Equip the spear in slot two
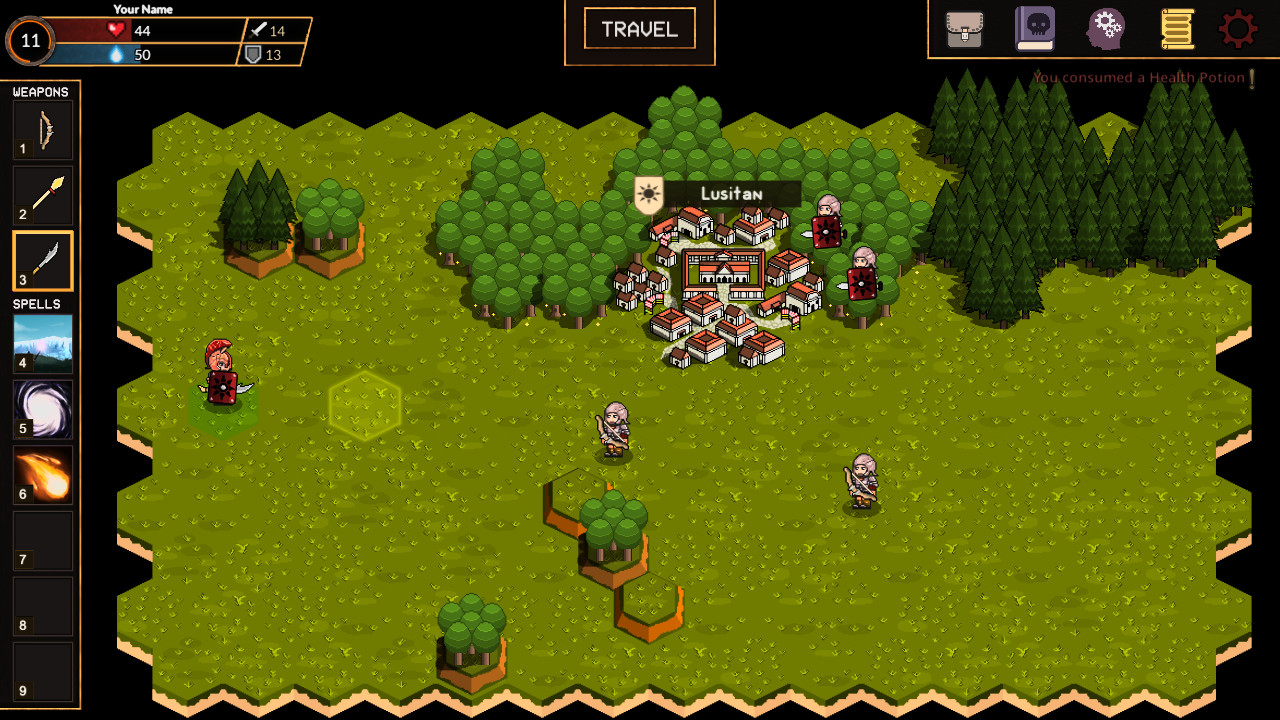Image resolution: width=1280 pixels, height=720 pixels. coord(43,196)
